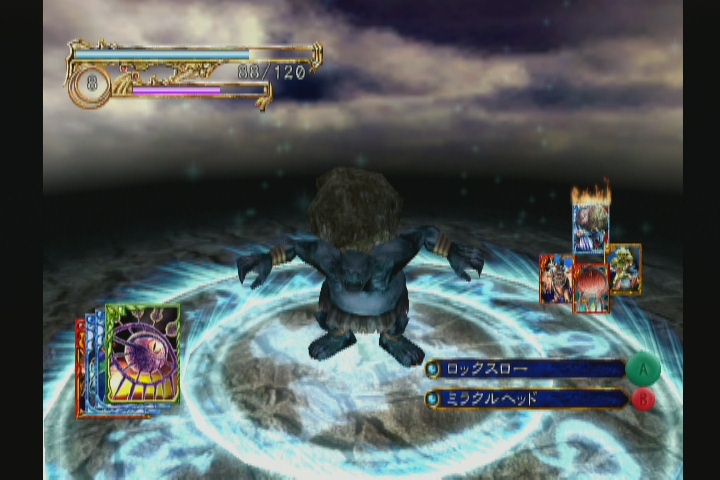Select the ロックスロー attack command
This screenshot has width=720, height=480.
point(526,369)
